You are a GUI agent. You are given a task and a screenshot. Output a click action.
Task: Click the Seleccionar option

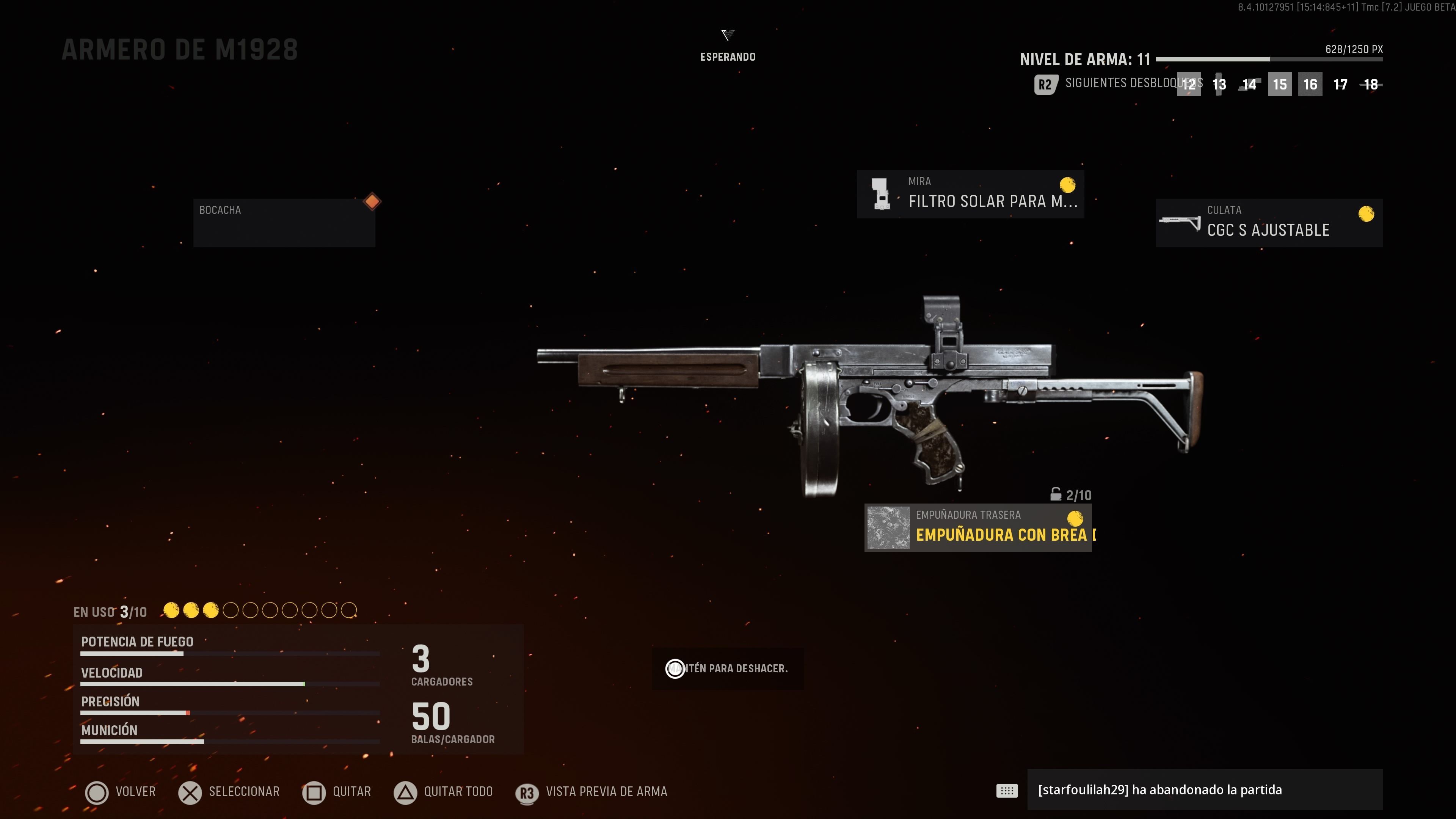[x=229, y=792]
